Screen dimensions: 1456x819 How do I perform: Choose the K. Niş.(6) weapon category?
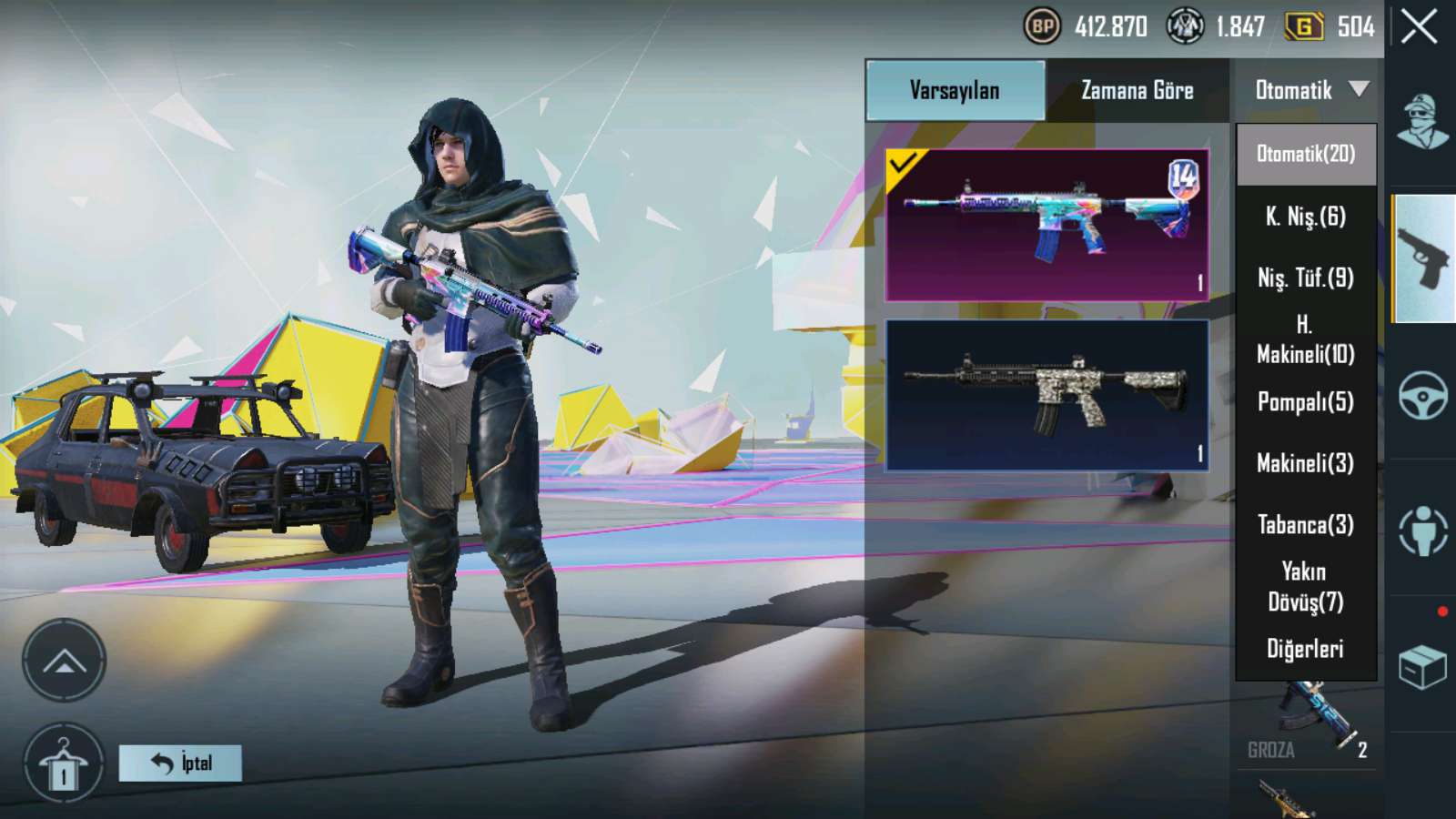[1306, 217]
